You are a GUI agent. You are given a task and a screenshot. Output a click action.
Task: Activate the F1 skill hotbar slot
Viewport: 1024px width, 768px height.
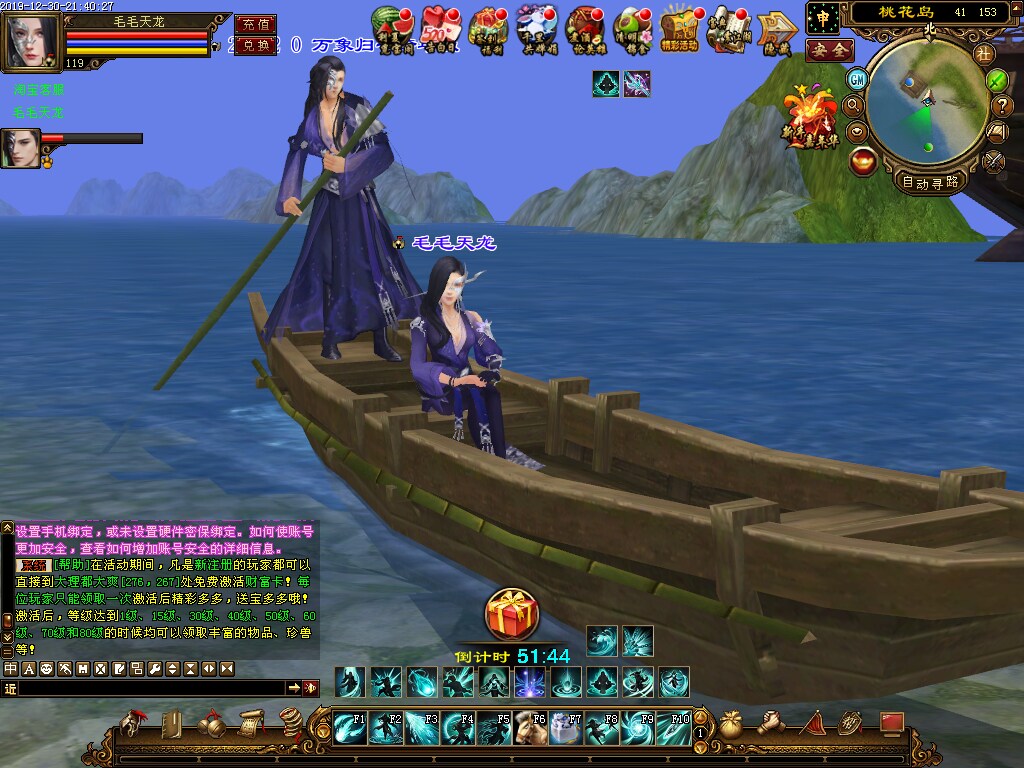click(349, 728)
